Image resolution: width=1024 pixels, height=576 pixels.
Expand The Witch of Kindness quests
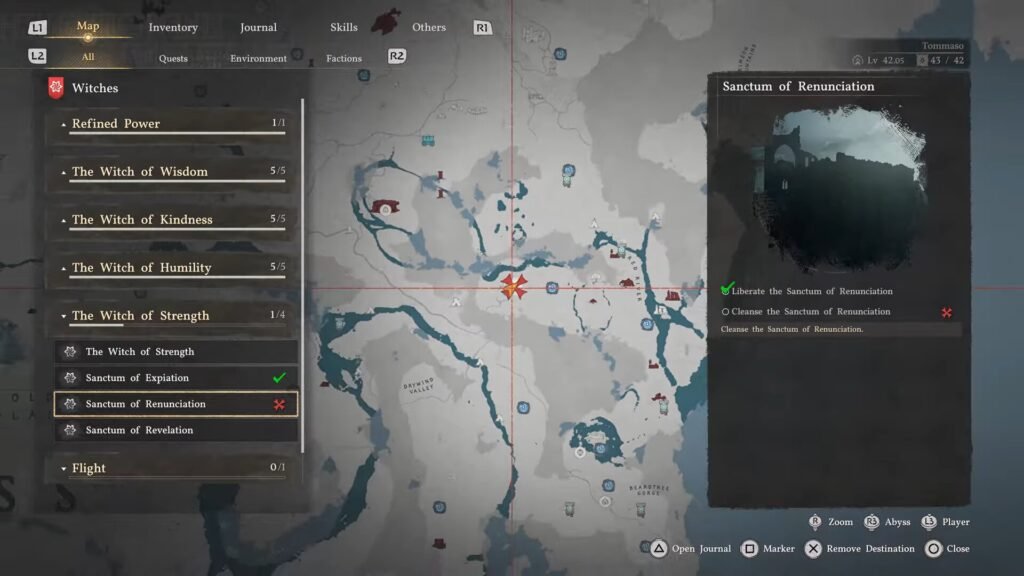[173, 220]
